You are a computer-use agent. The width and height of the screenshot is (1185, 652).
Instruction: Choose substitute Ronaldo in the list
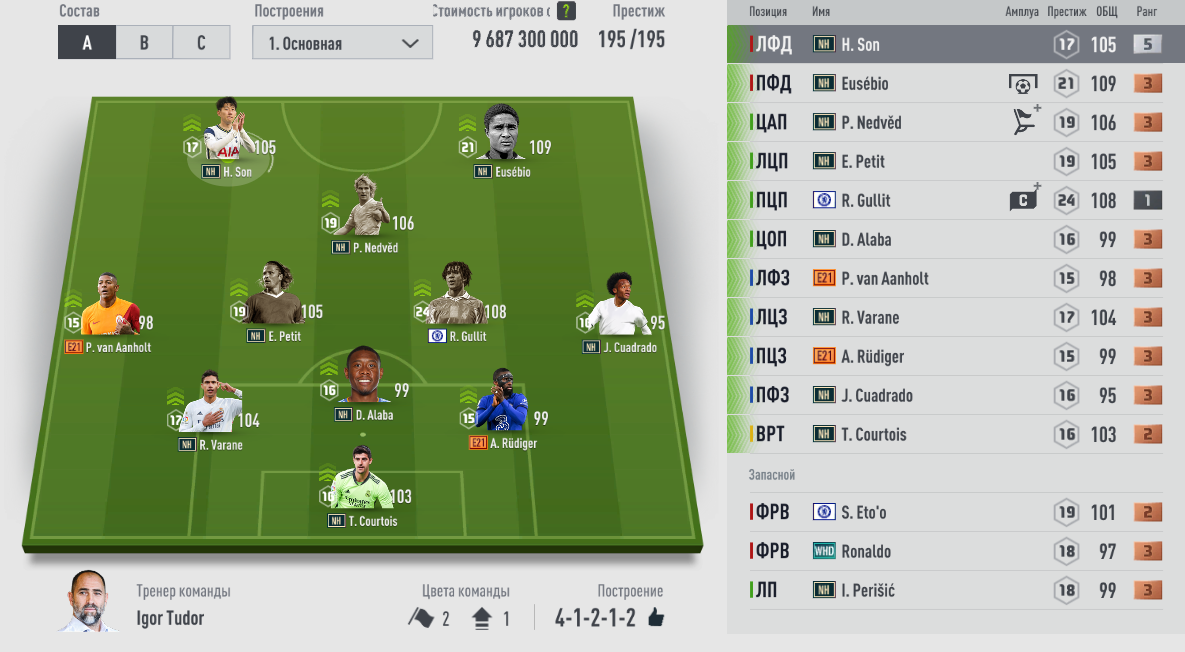point(955,551)
